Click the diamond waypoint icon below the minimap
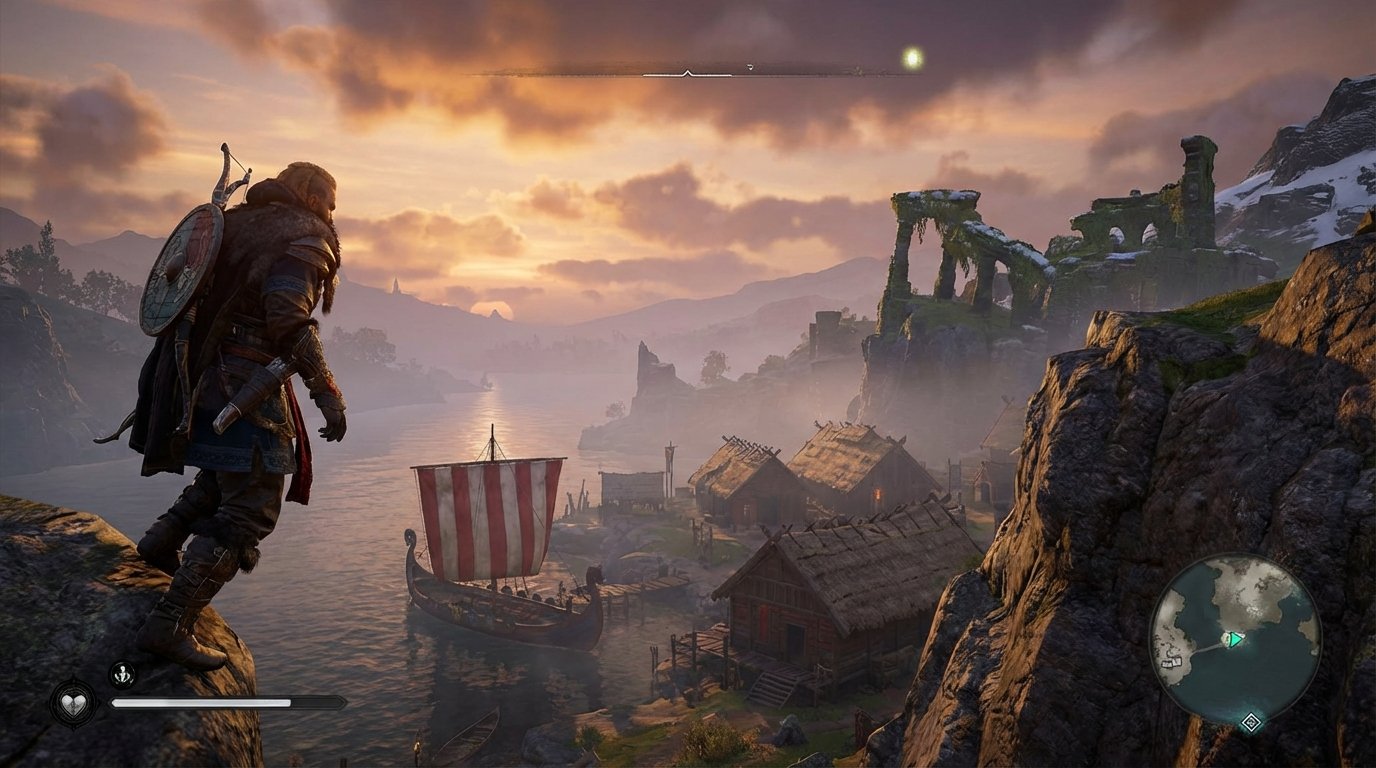This screenshot has height=768, width=1376. click(1251, 722)
